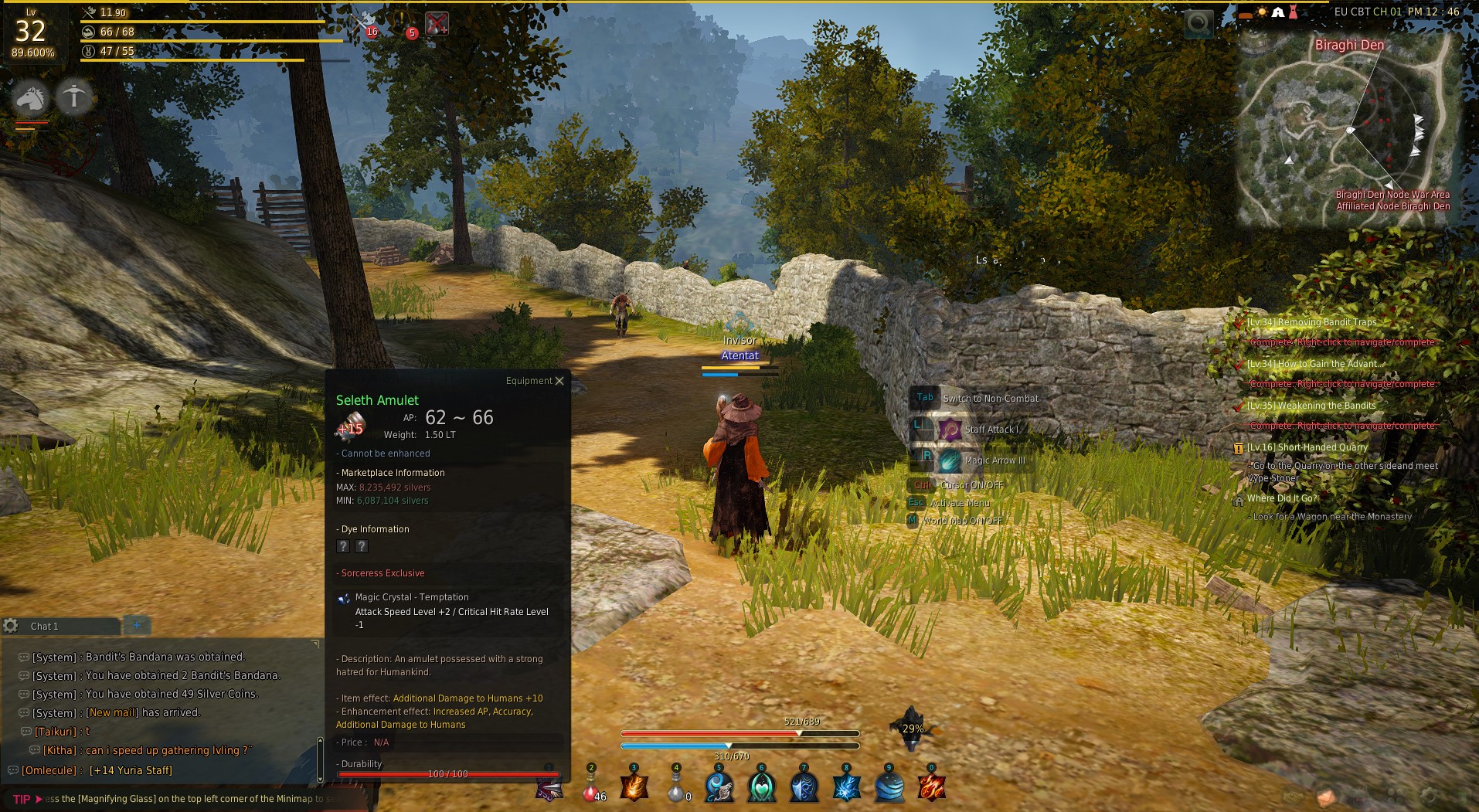Cast the green heart skill in slot 6
Image resolution: width=1479 pixels, height=812 pixels.
(x=762, y=787)
